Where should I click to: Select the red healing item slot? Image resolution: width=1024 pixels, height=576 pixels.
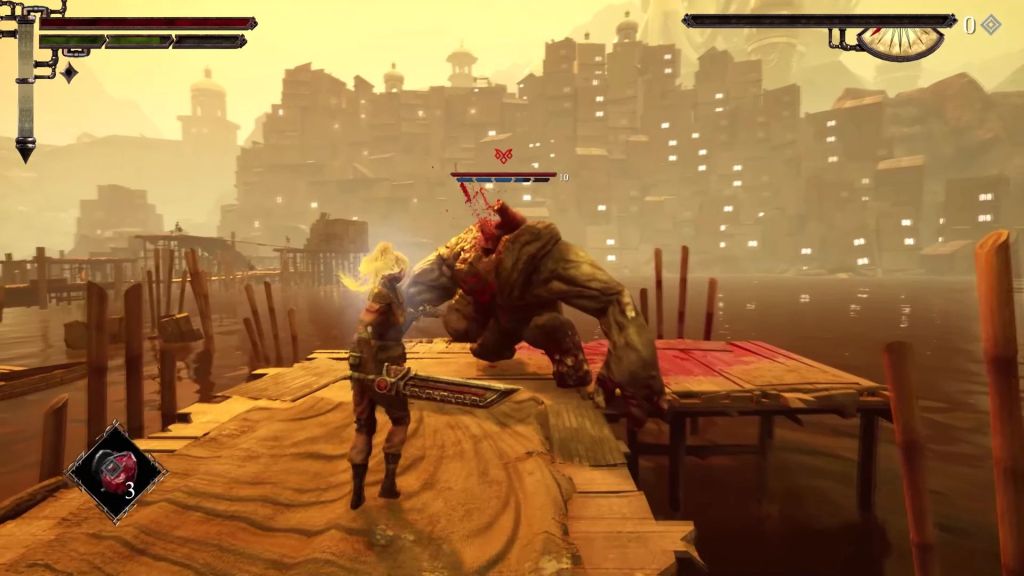click(x=116, y=472)
